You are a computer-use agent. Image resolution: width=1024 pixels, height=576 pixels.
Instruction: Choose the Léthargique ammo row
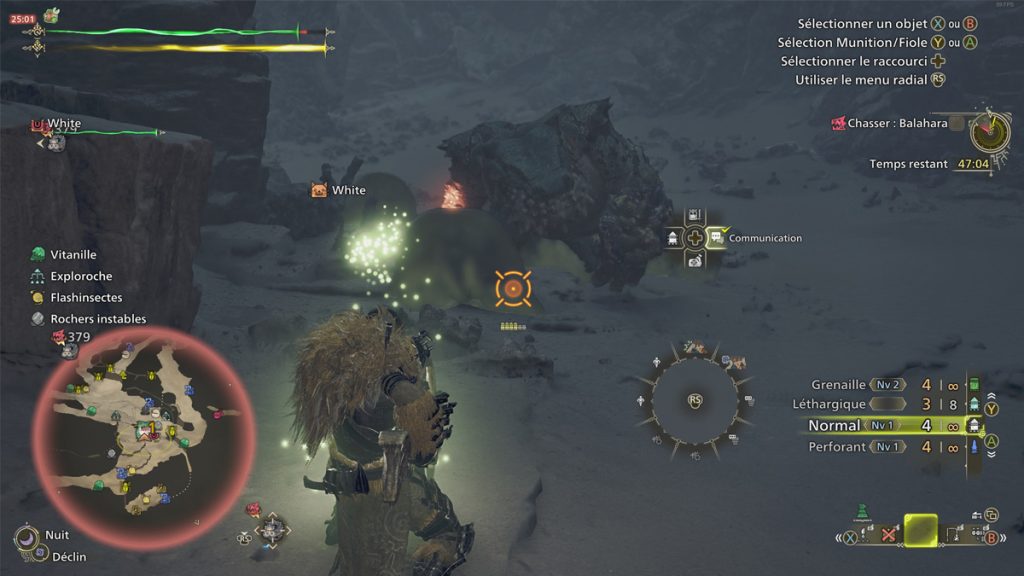coord(880,404)
